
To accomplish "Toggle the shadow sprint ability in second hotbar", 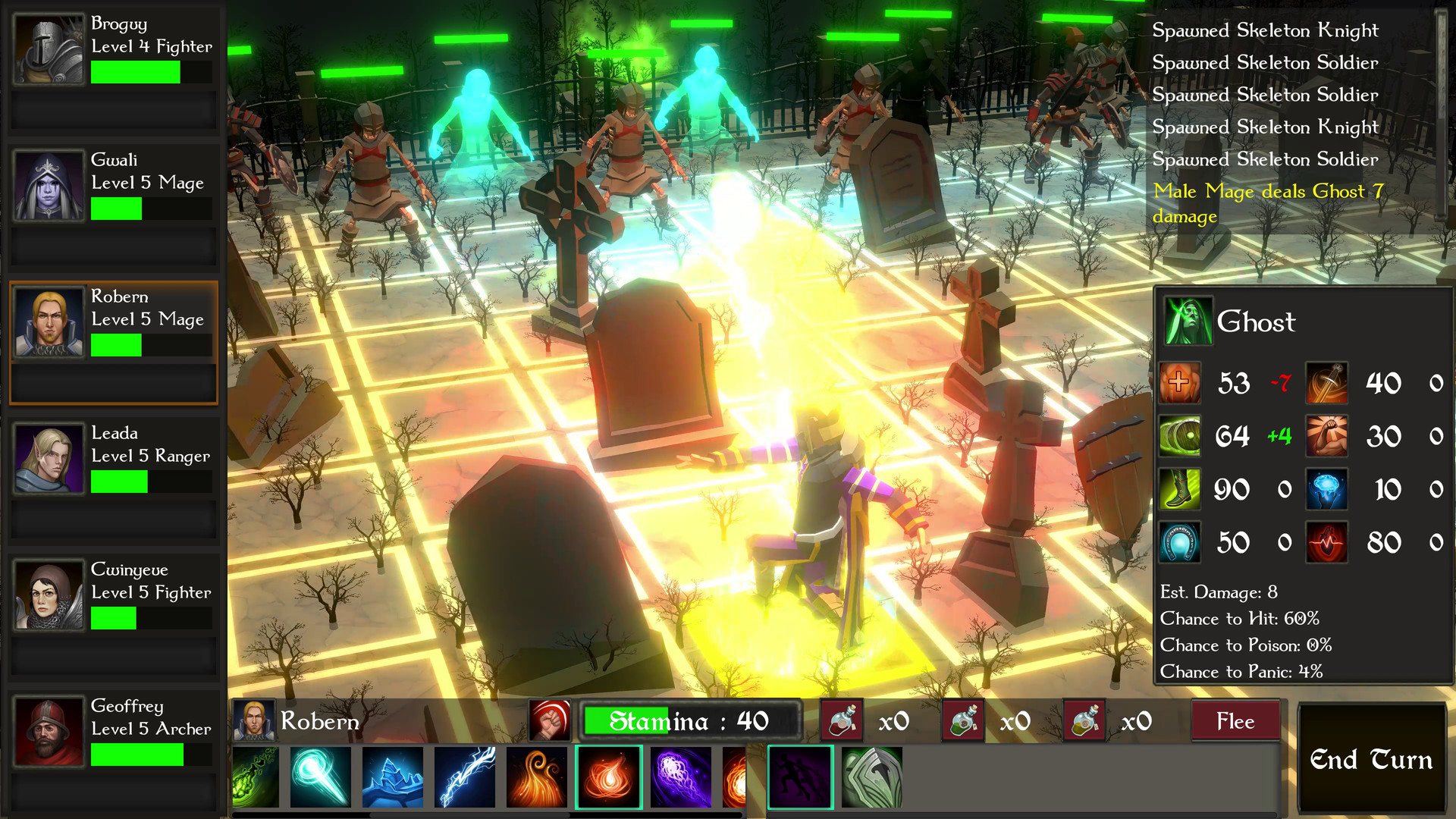I will [x=800, y=777].
